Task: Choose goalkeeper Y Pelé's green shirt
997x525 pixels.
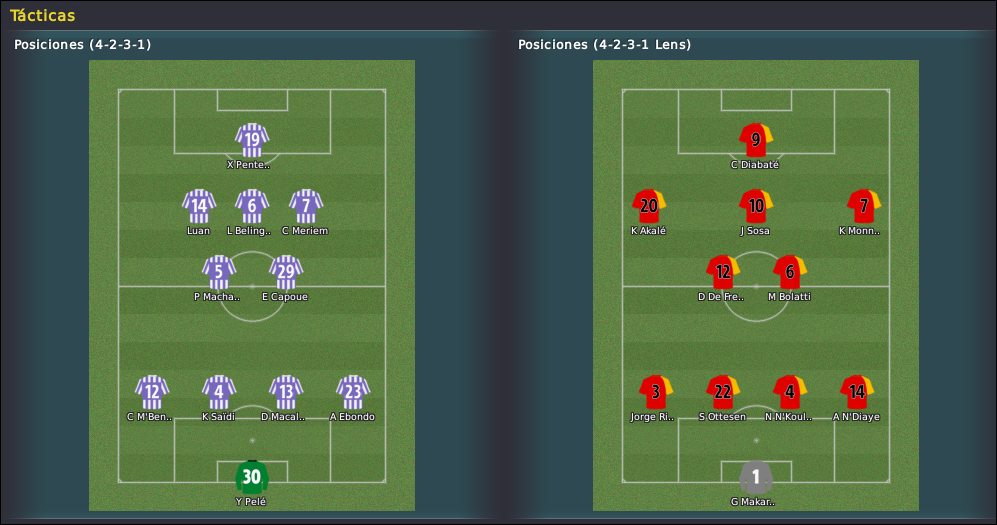Action: tap(252, 477)
